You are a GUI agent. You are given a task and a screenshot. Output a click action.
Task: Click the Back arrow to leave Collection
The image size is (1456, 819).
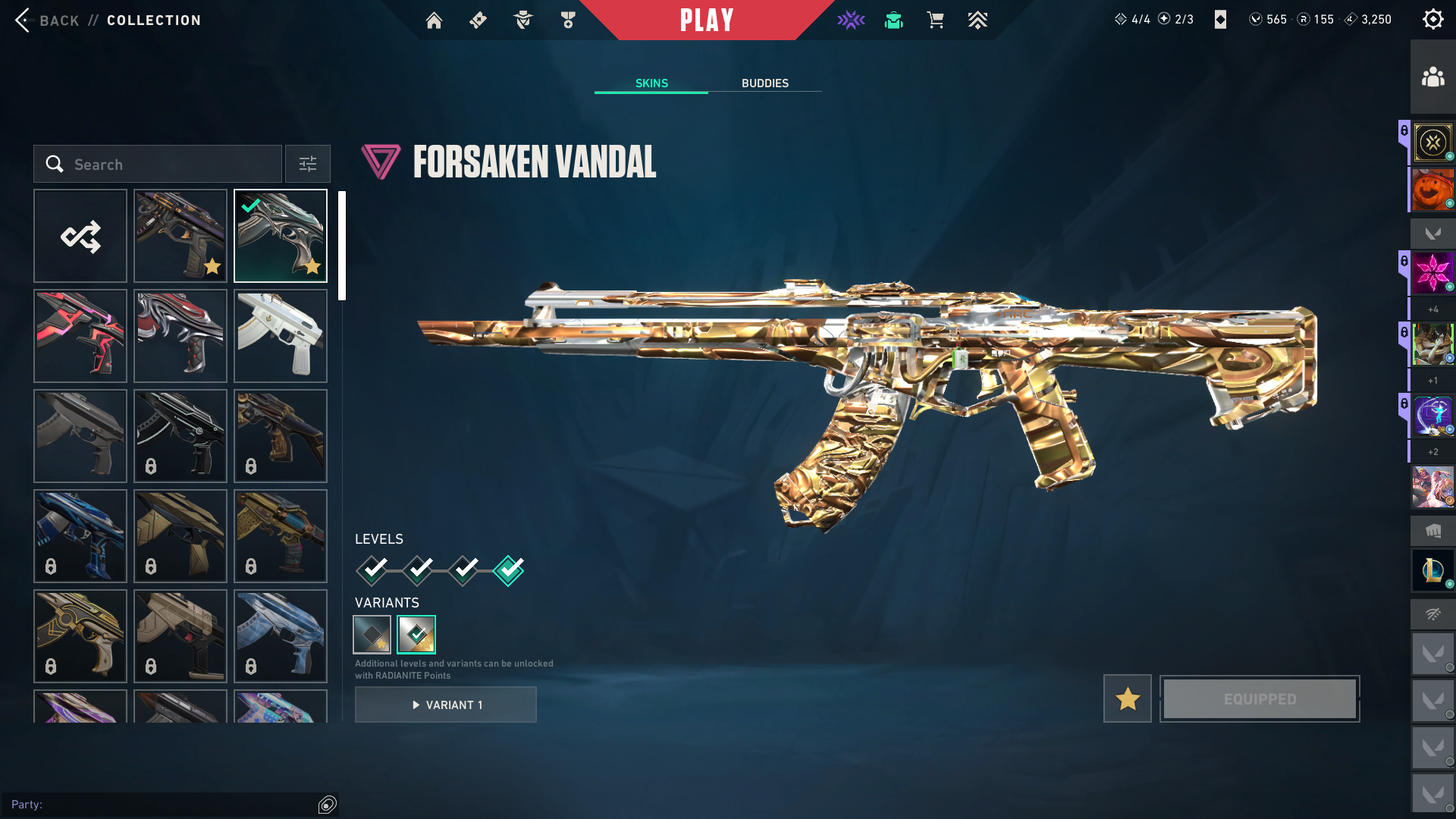(x=24, y=20)
